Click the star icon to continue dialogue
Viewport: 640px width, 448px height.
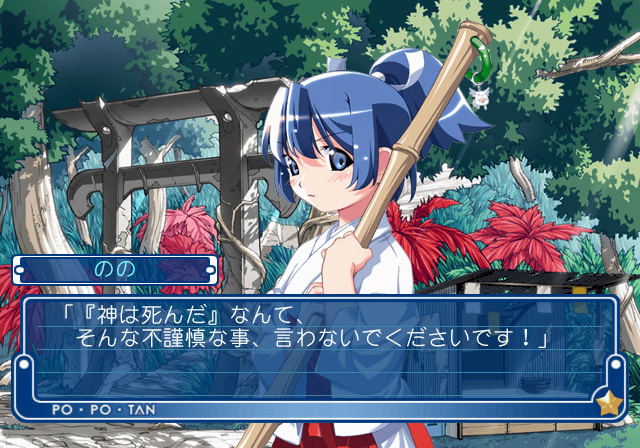click(x=607, y=404)
